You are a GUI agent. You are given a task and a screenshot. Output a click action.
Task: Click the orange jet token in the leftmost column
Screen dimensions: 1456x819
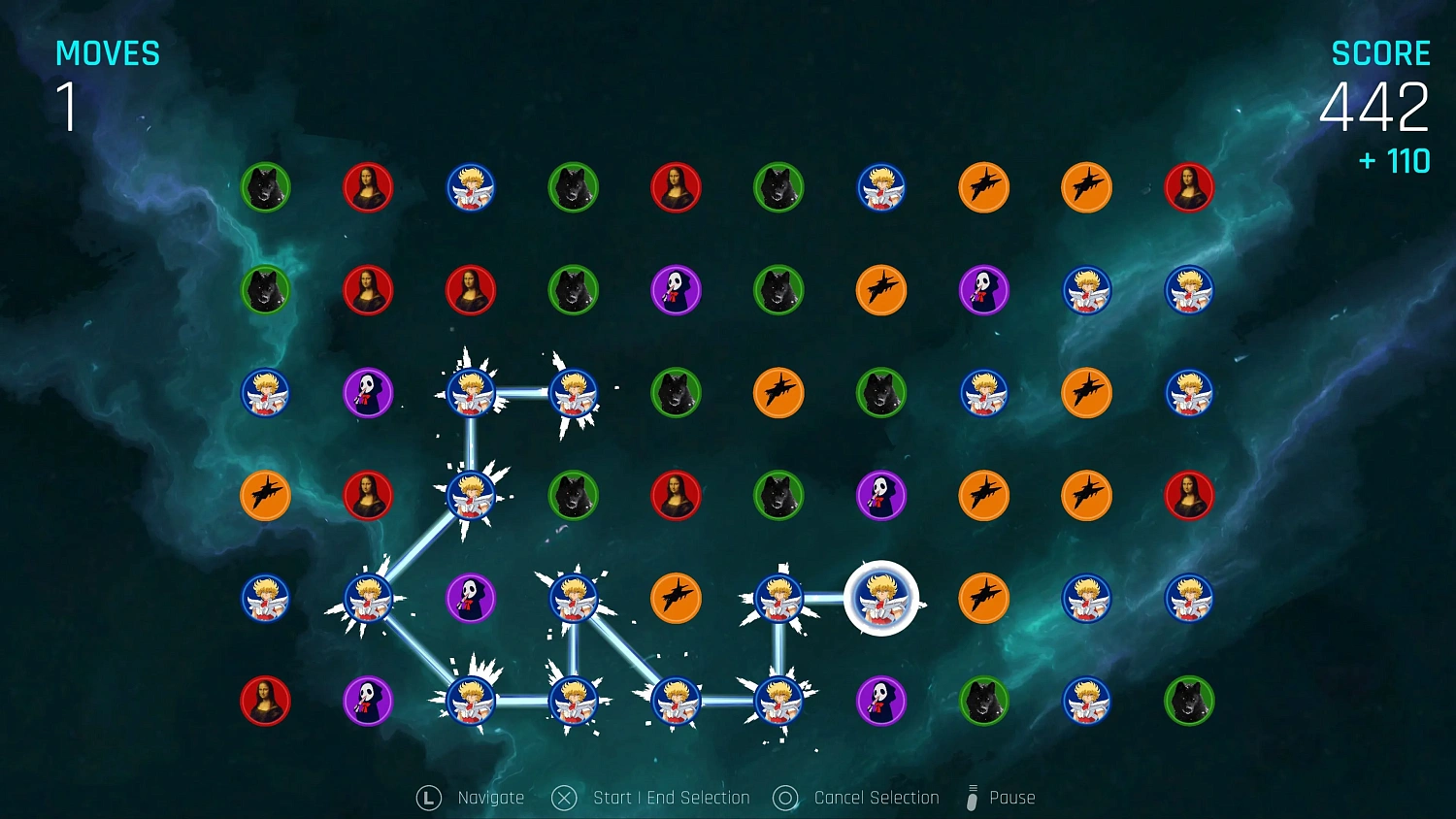tap(265, 496)
